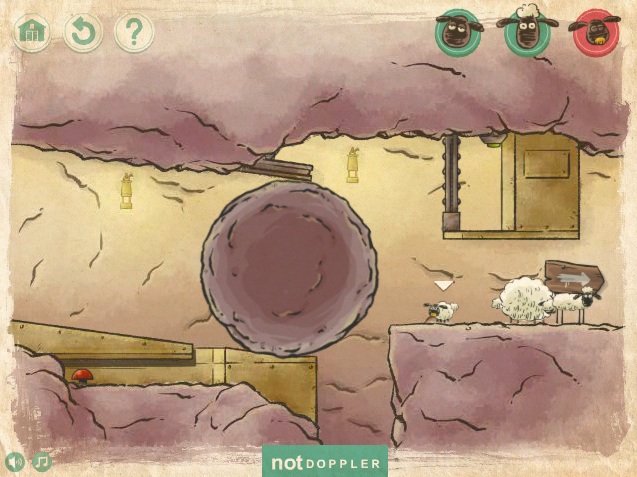Switch to Shirley's sheep portrait
The height and width of the screenshot is (477, 637).
526,33
